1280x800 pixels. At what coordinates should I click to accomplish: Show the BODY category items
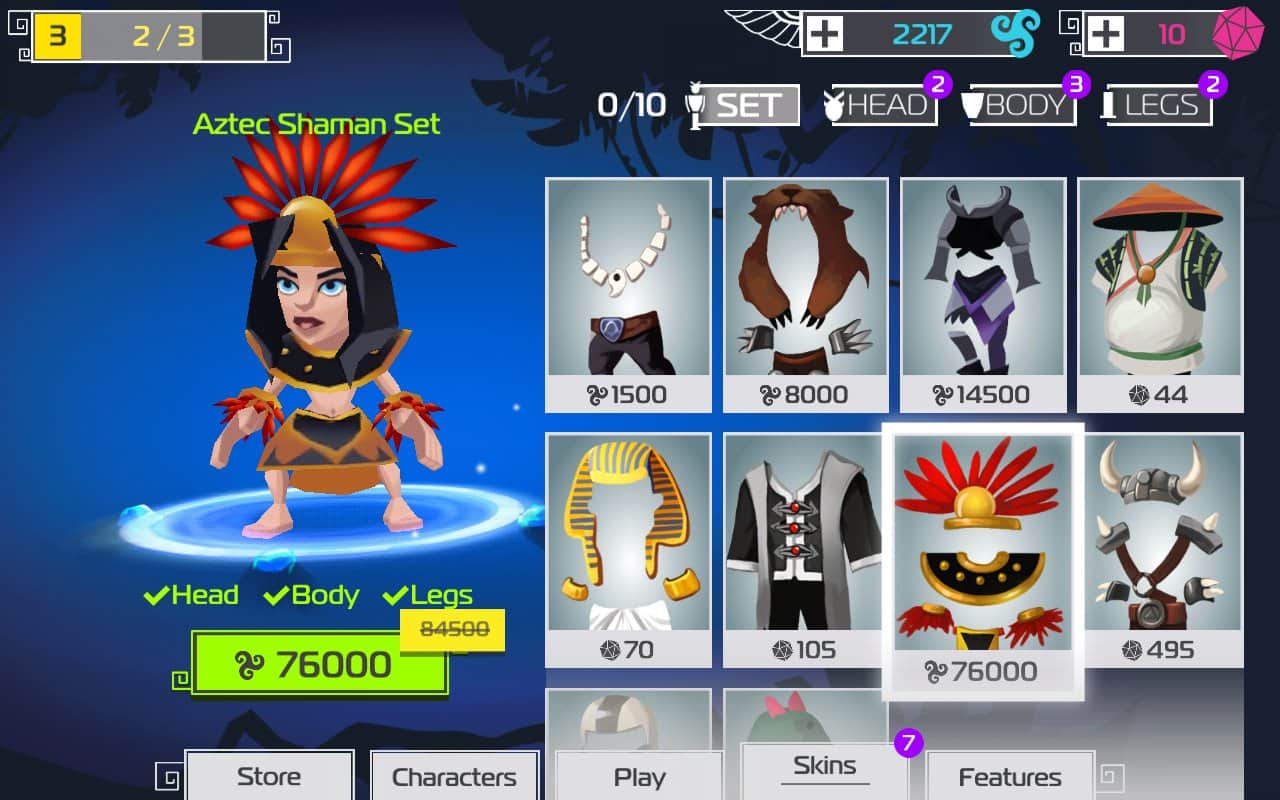click(1023, 105)
